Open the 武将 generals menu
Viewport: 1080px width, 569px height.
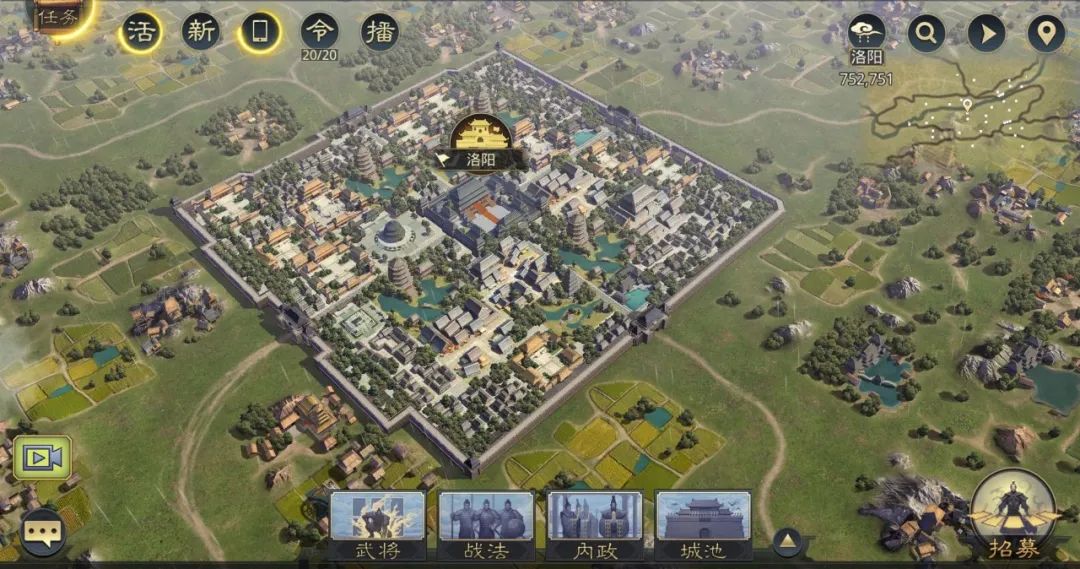click(378, 524)
